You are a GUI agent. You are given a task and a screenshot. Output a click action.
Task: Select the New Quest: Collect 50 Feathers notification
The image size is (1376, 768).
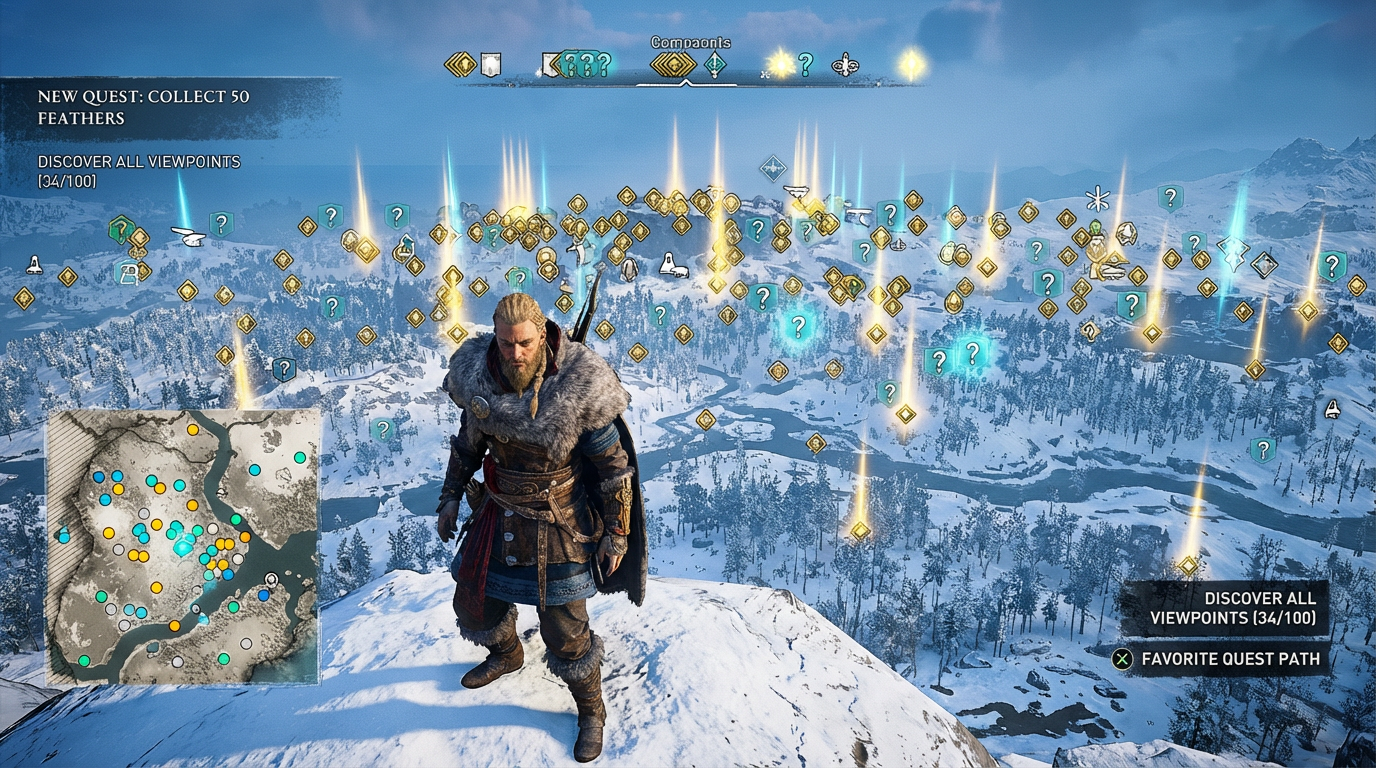click(x=144, y=107)
